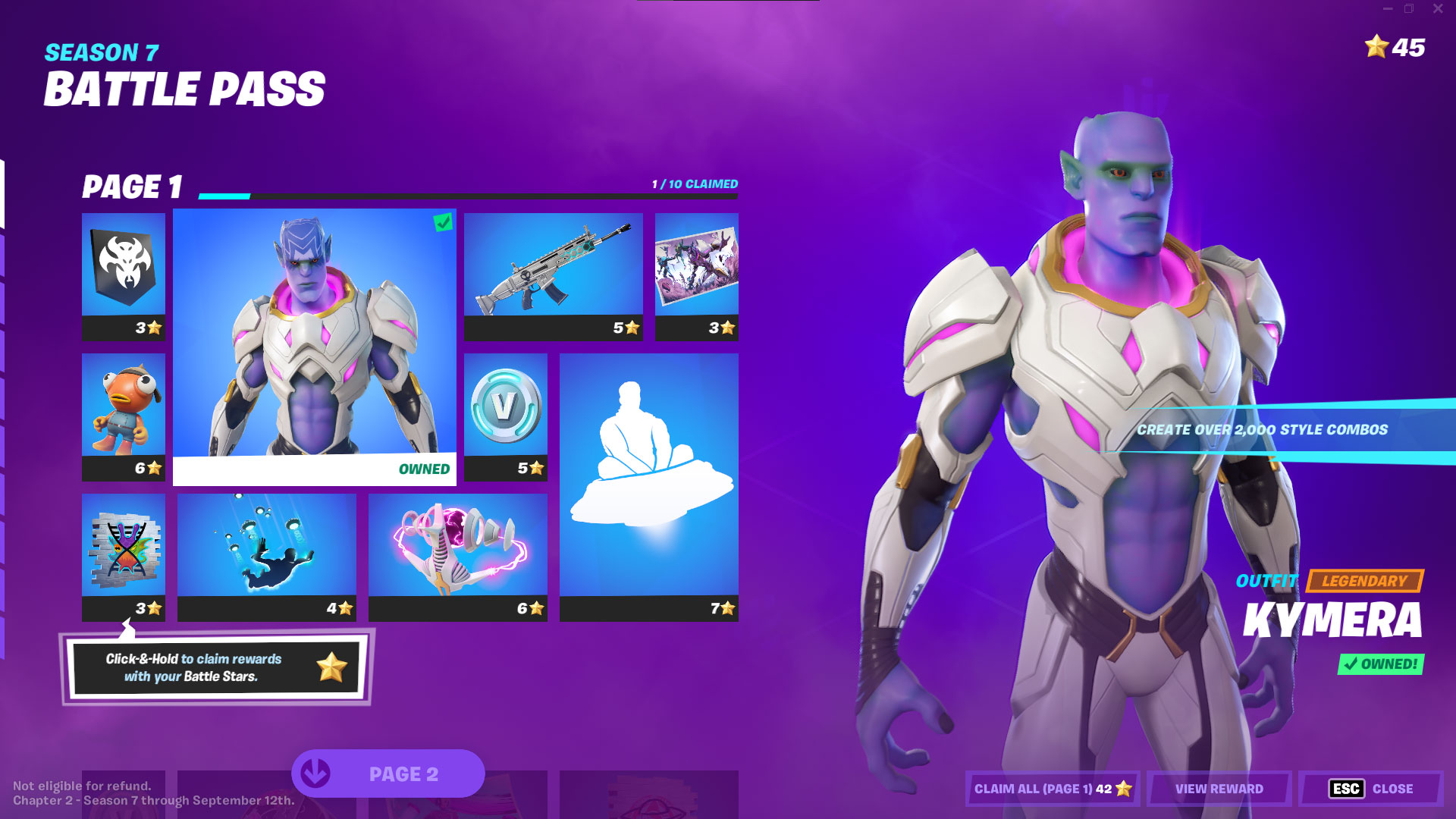Choose the assault rifle wrap reward
This screenshot has width=1456, height=819.
[553, 276]
